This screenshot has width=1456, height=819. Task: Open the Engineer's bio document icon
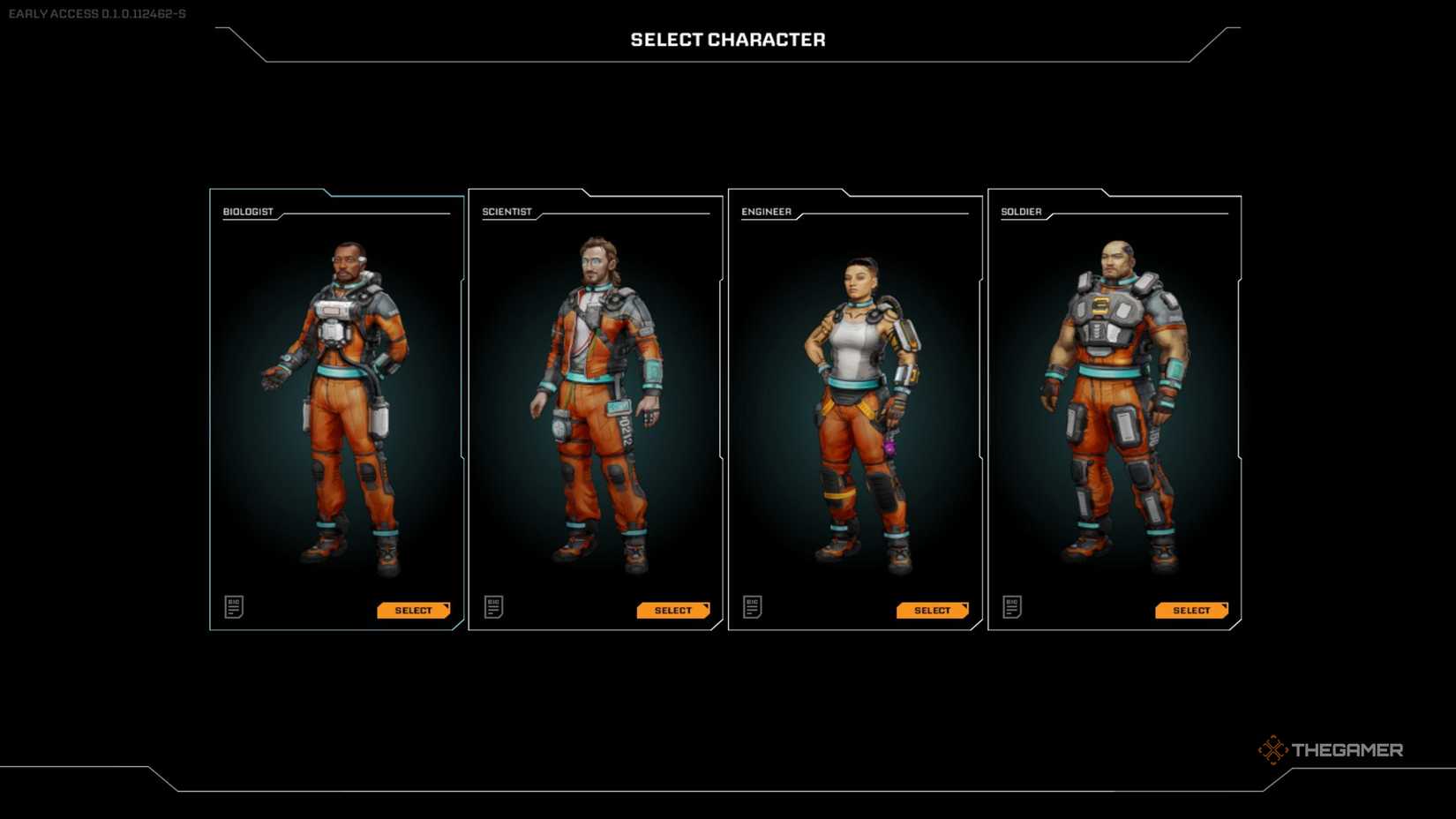coord(752,606)
